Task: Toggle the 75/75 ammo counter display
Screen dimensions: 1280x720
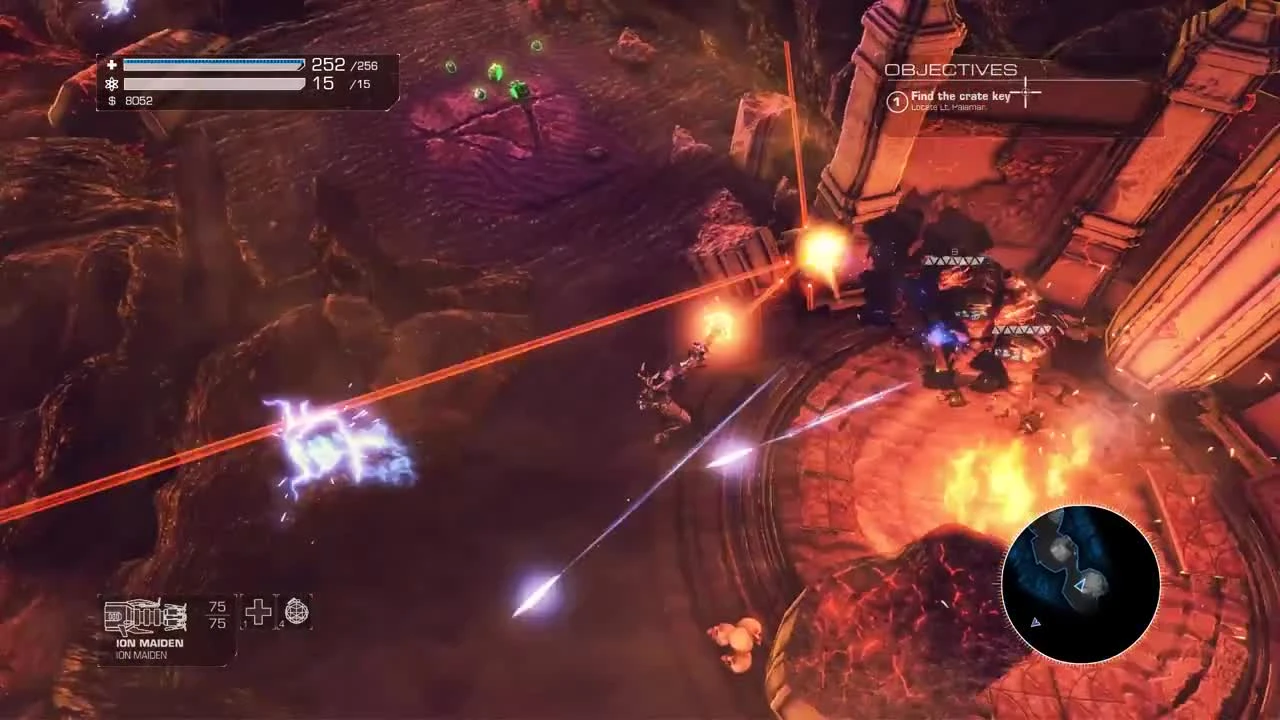Action: coord(216,615)
